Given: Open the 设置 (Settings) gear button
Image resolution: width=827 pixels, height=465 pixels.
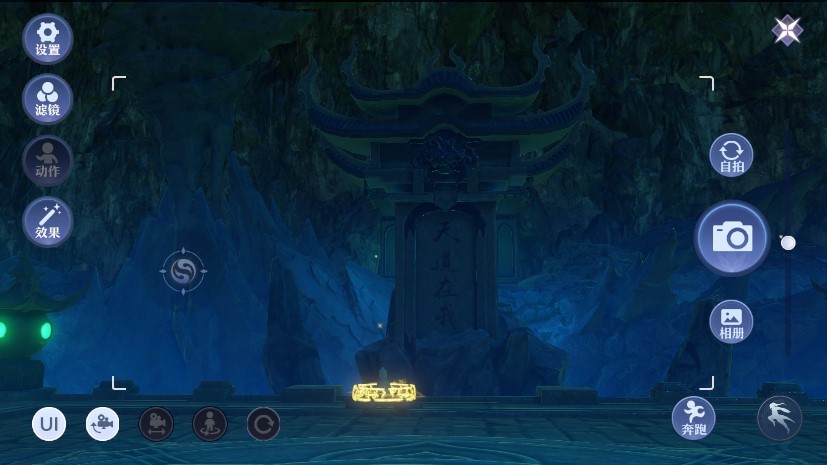Looking at the screenshot, I should [x=47, y=39].
